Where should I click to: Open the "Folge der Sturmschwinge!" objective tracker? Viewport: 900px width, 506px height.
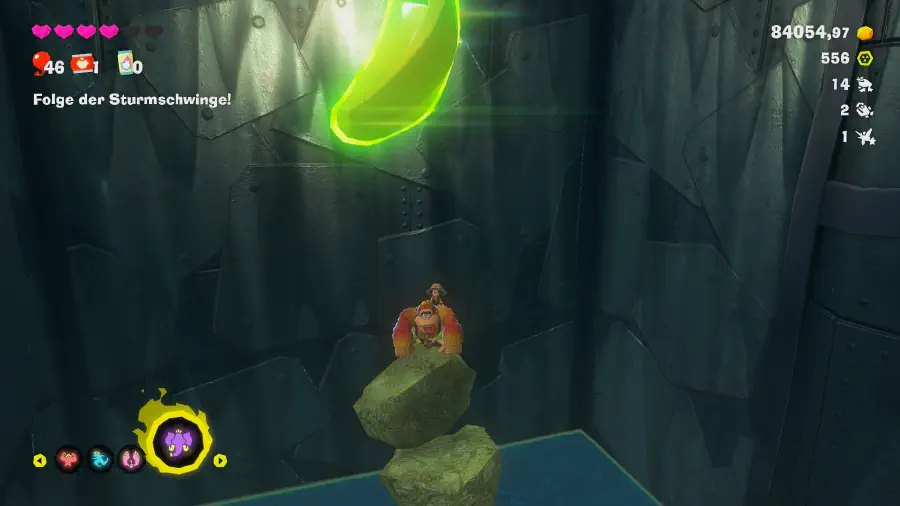click(x=132, y=99)
